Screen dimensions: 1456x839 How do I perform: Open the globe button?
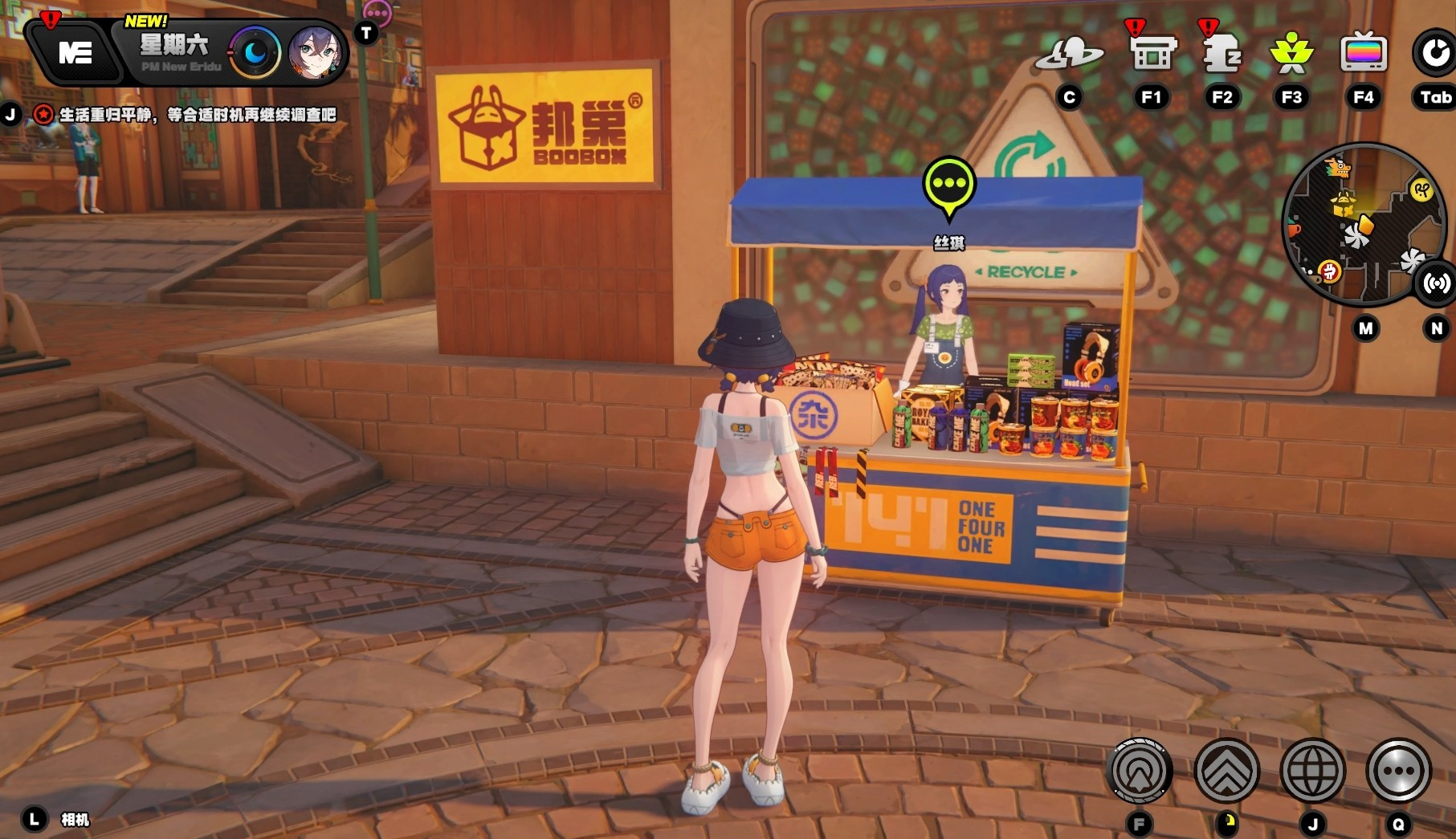(x=1313, y=771)
